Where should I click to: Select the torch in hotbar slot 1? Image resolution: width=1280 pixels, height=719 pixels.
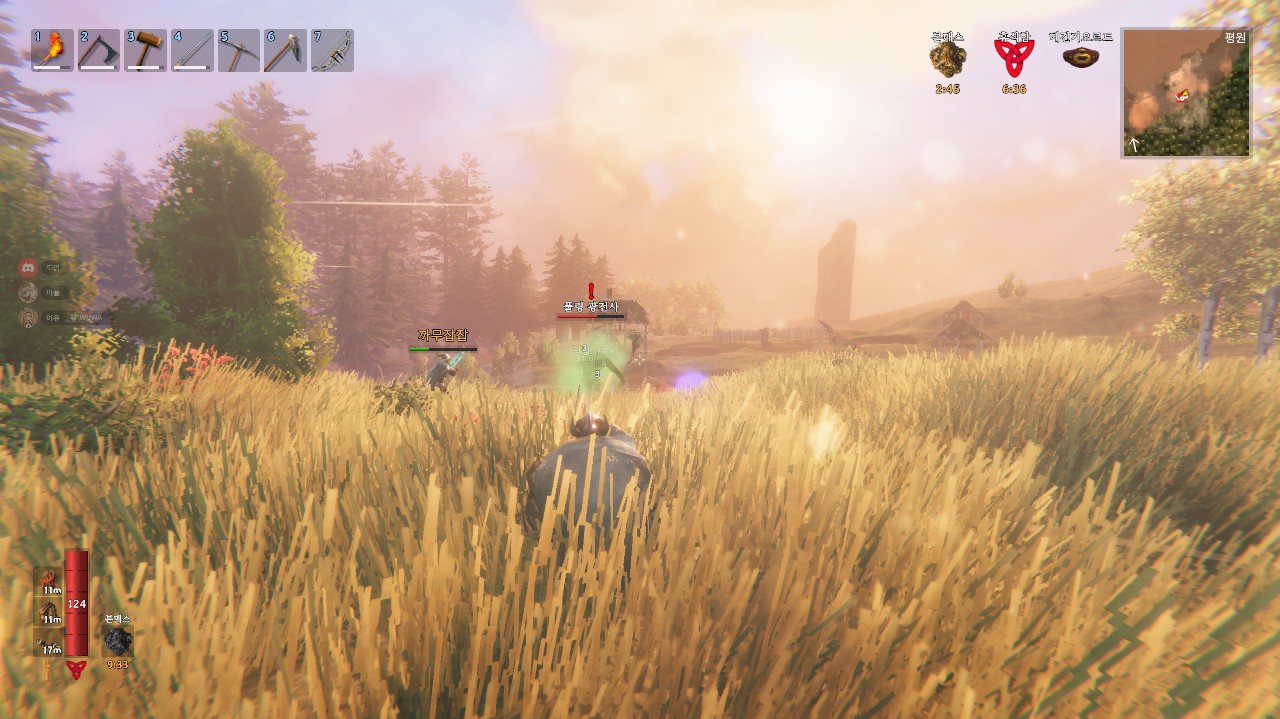[x=52, y=50]
